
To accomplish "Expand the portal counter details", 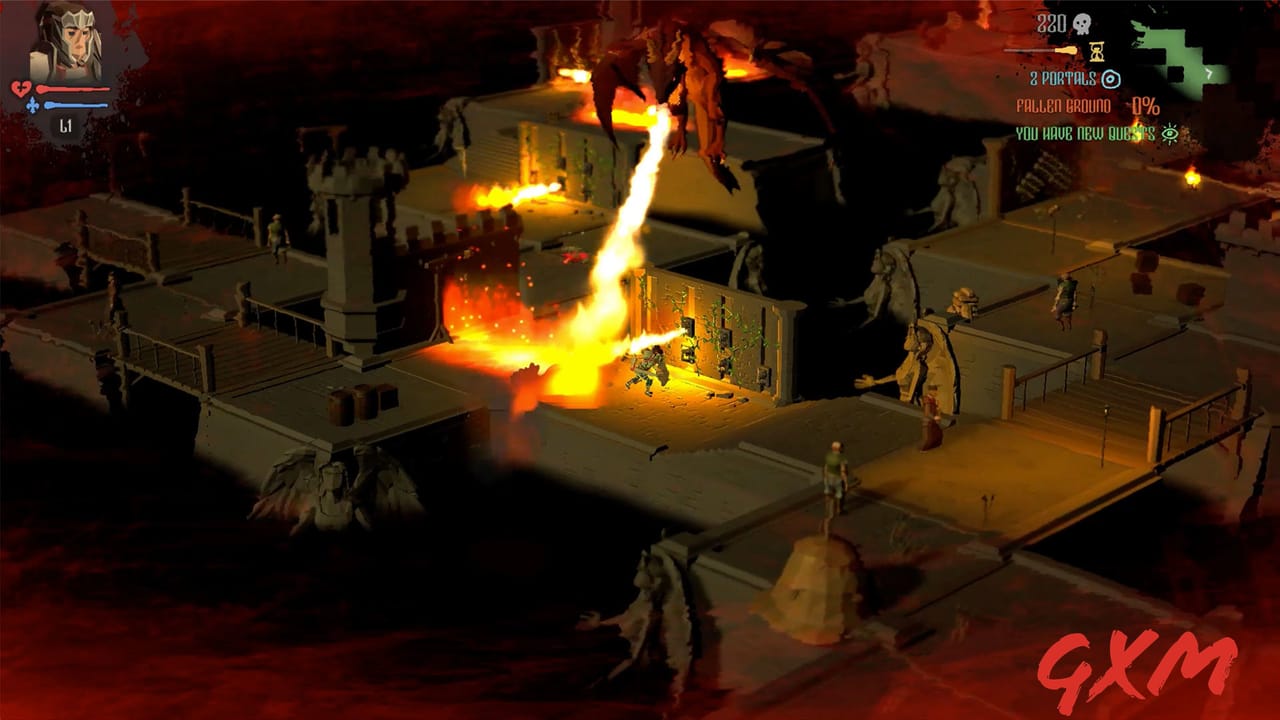I will point(1062,78).
